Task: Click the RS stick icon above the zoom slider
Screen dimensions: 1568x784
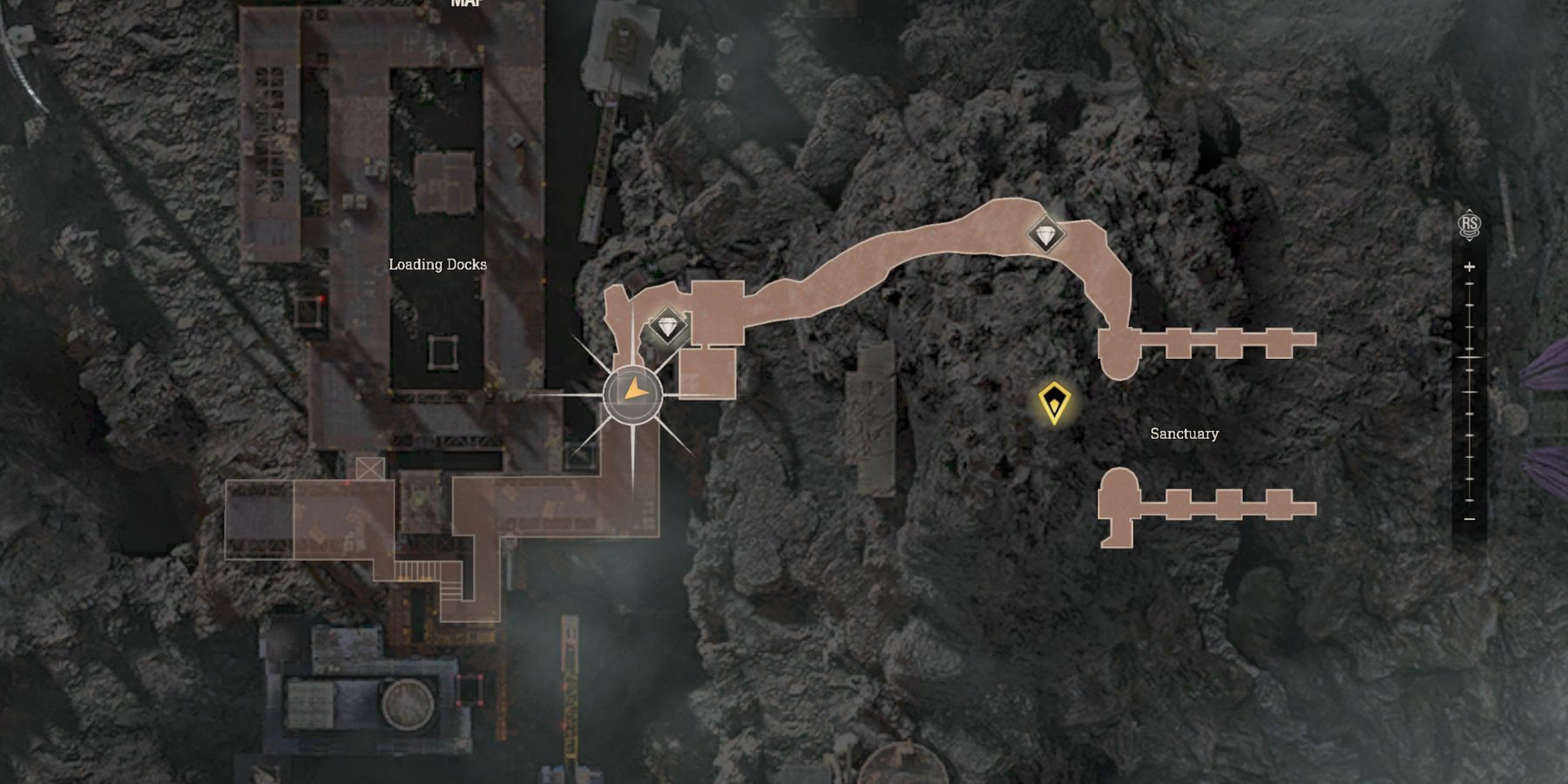Action: 1470,221
